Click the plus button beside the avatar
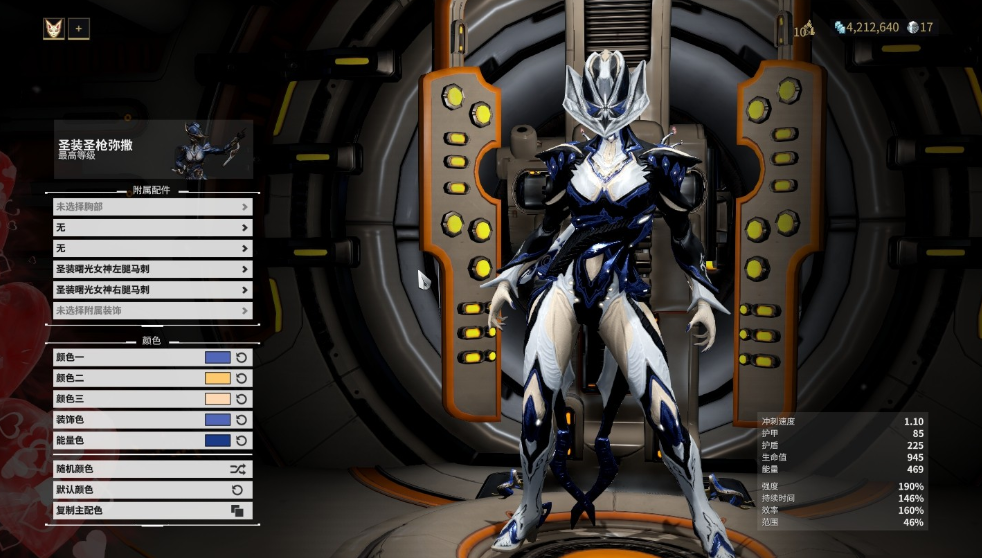The image size is (982, 558). [79, 28]
